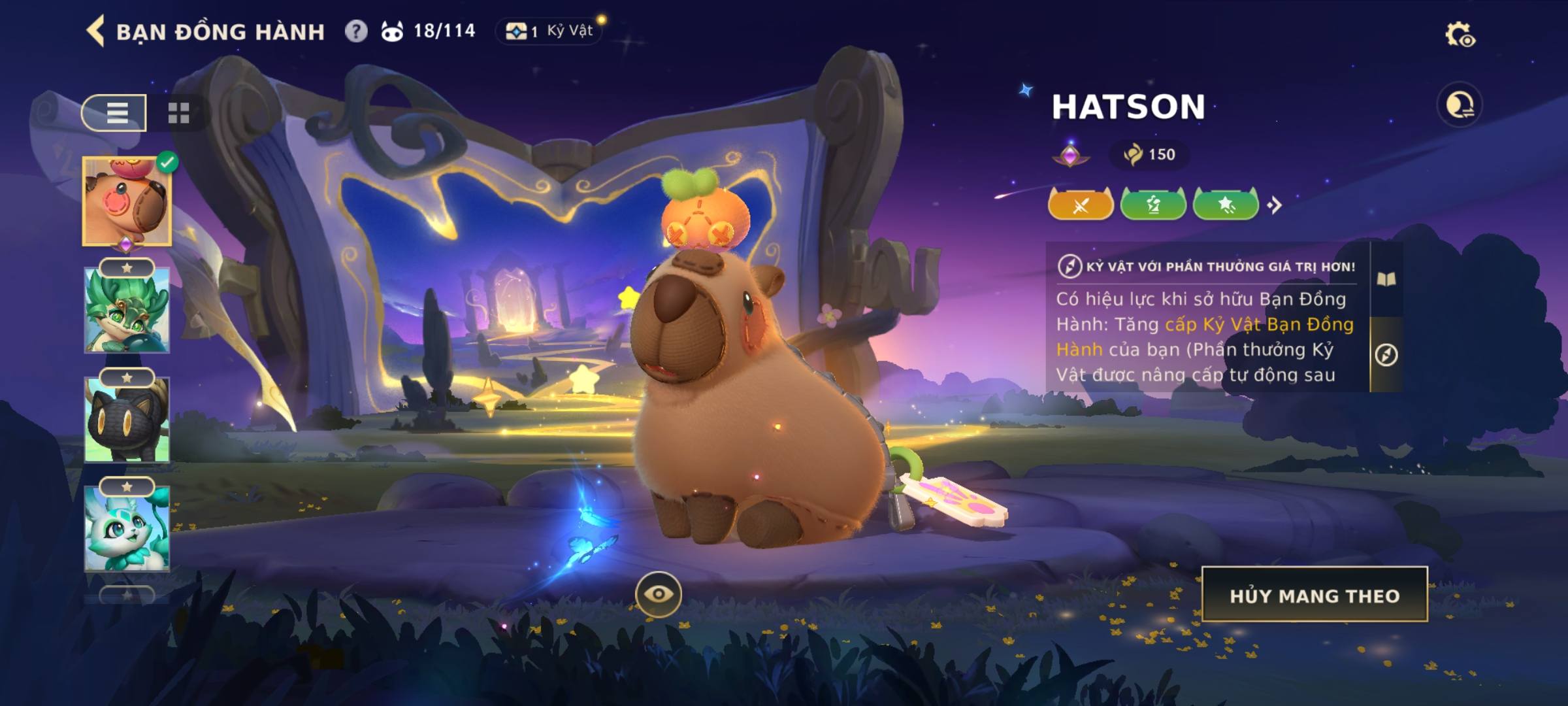Select the Hatson capybara portrait
Viewport: 1568px width, 706px height.
pyautogui.click(x=127, y=201)
